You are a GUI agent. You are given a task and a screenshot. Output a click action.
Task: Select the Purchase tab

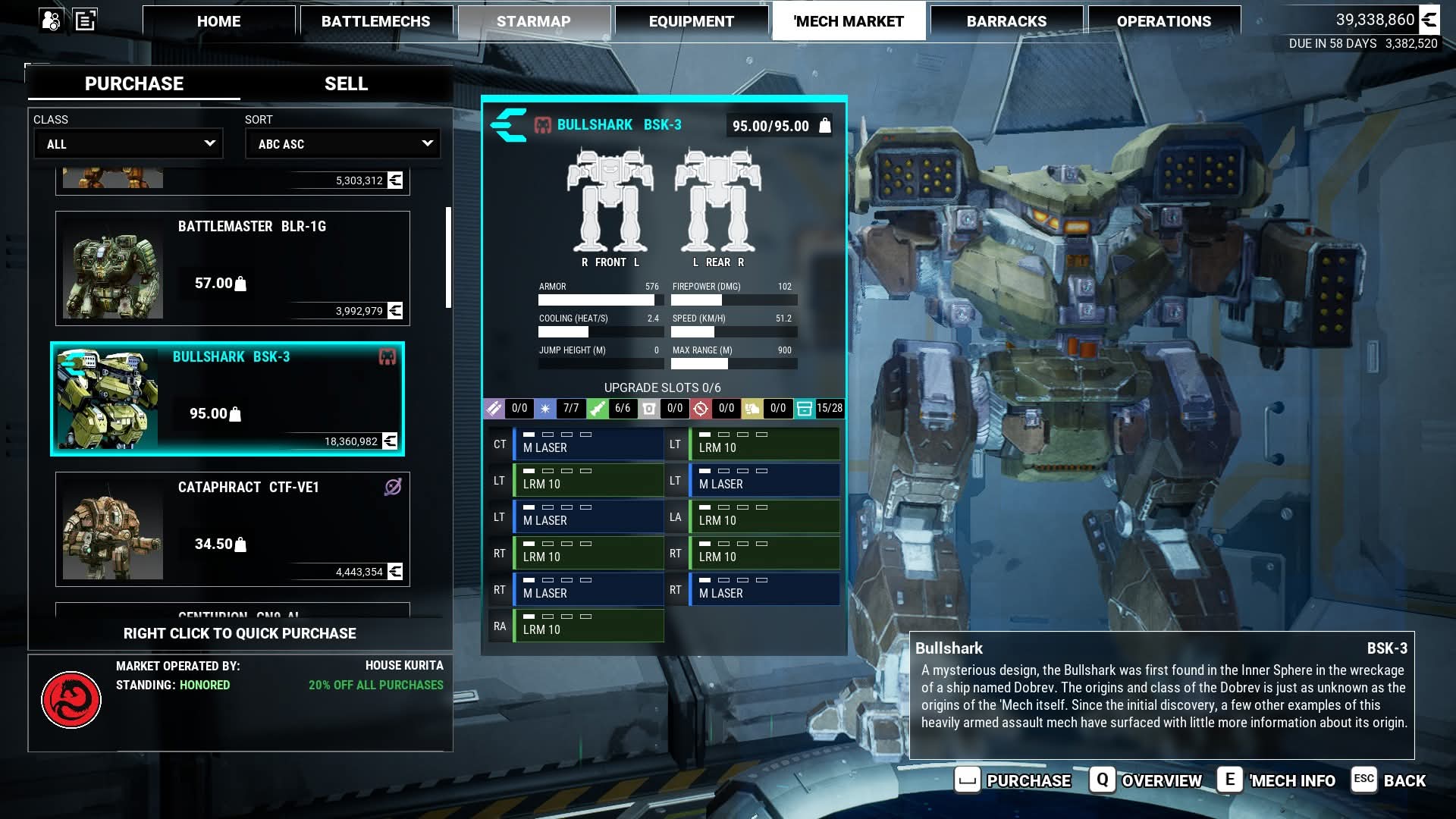coord(134,83)
